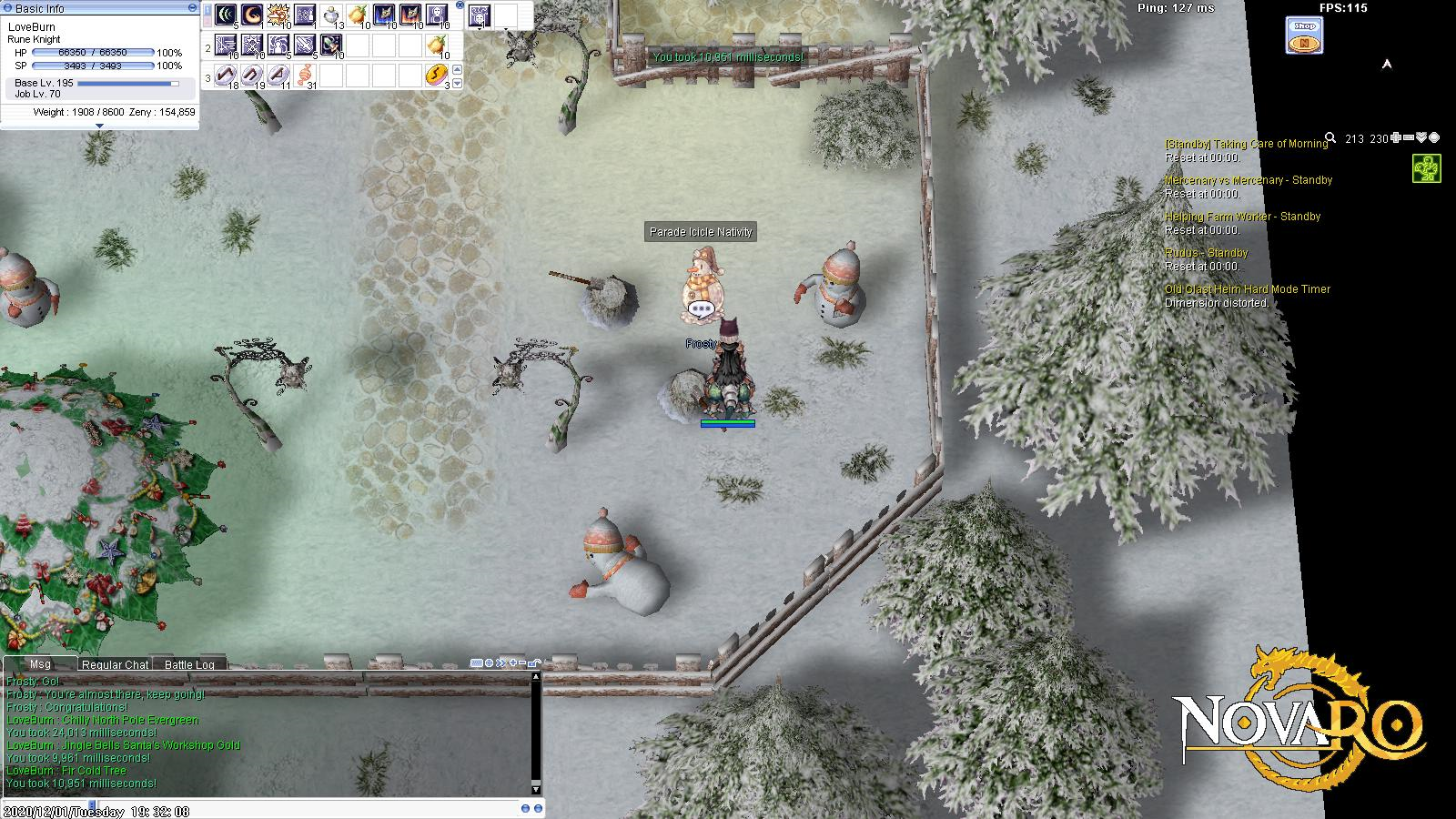Zoom out the minimap with minus
The image size is (1456, 819).
tap(1409, 138)
